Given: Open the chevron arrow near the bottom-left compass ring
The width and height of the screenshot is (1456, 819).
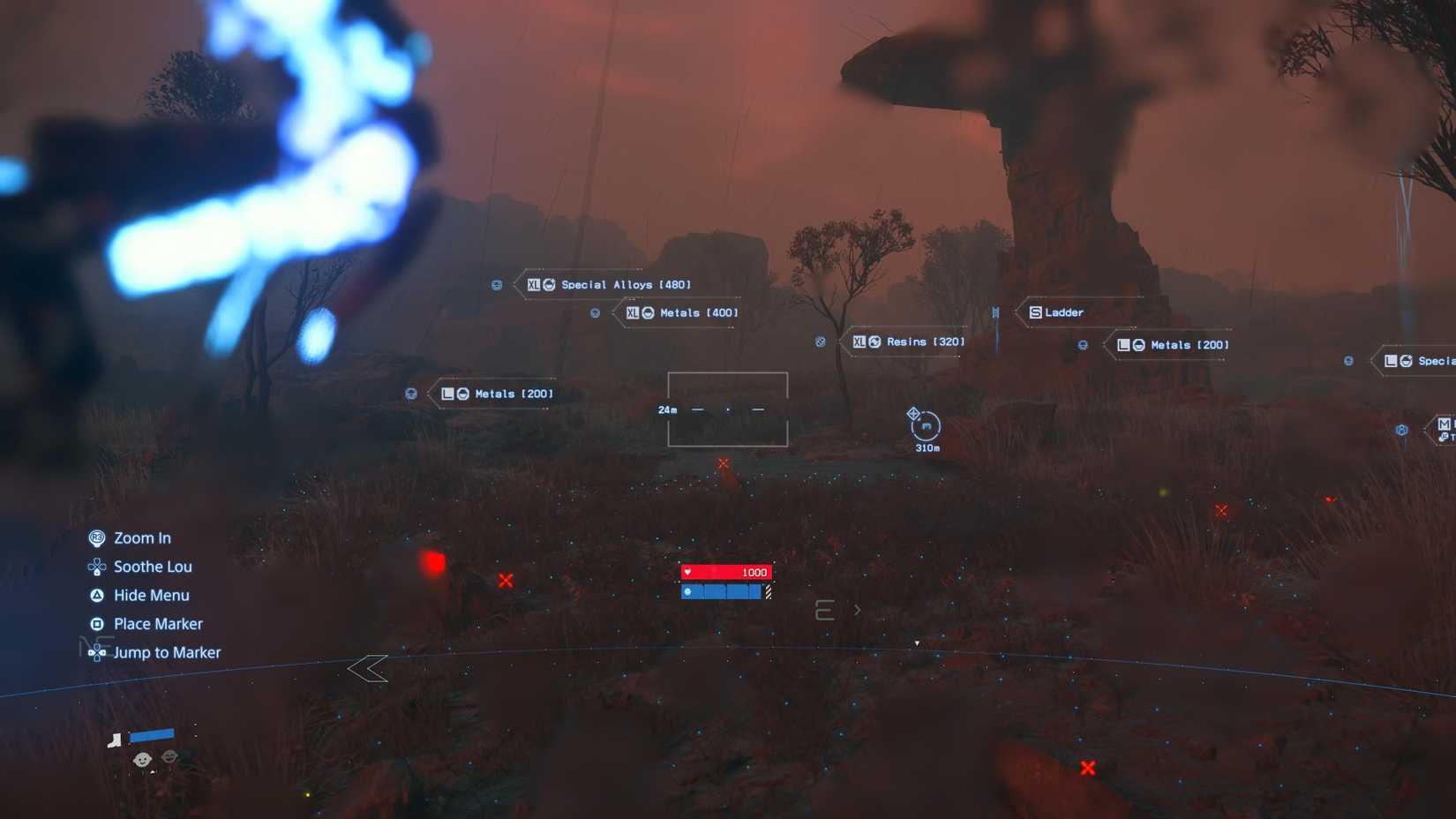Looking at the screenshot, I should 369,669.
